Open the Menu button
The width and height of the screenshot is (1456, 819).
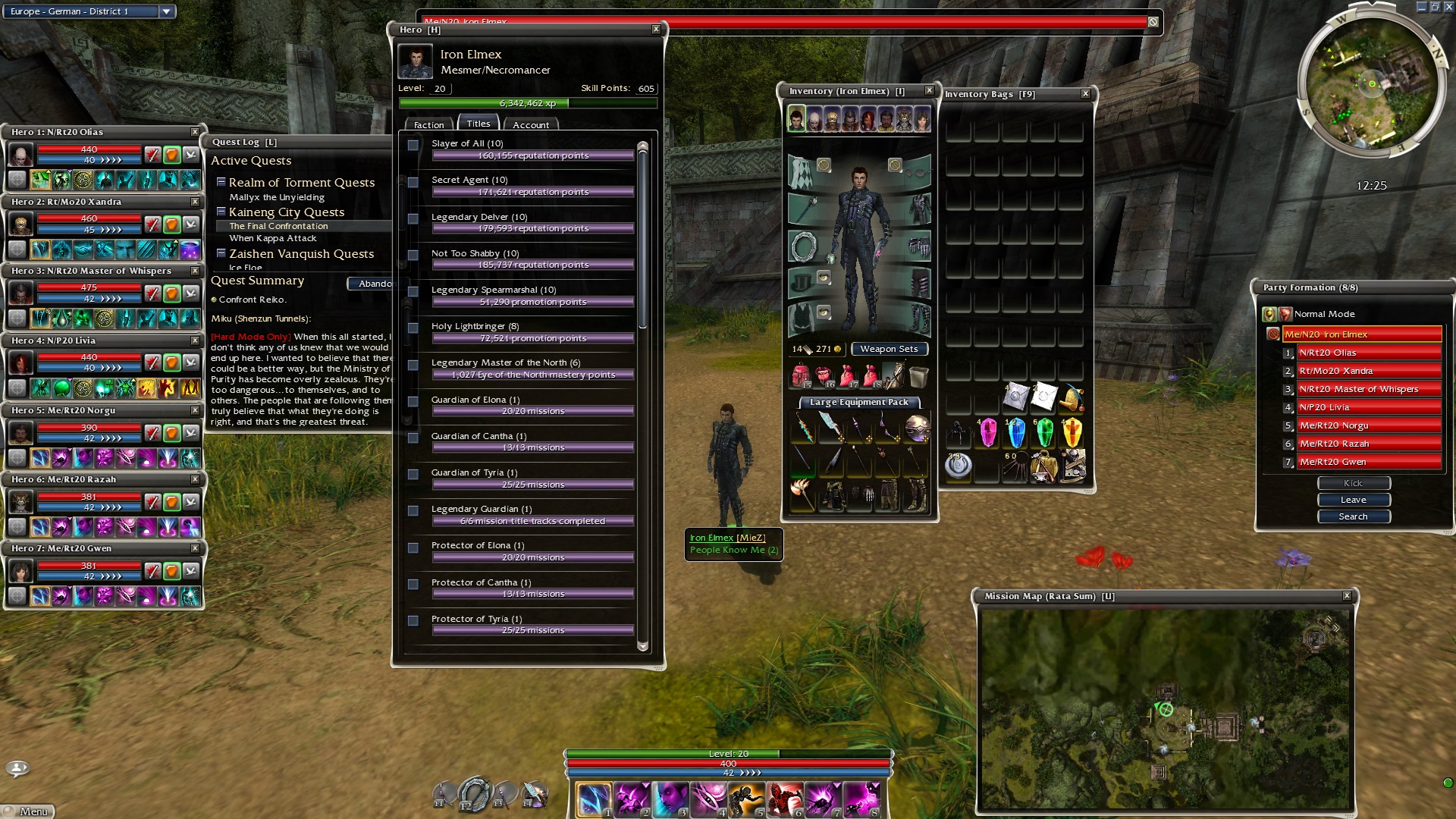28,811
